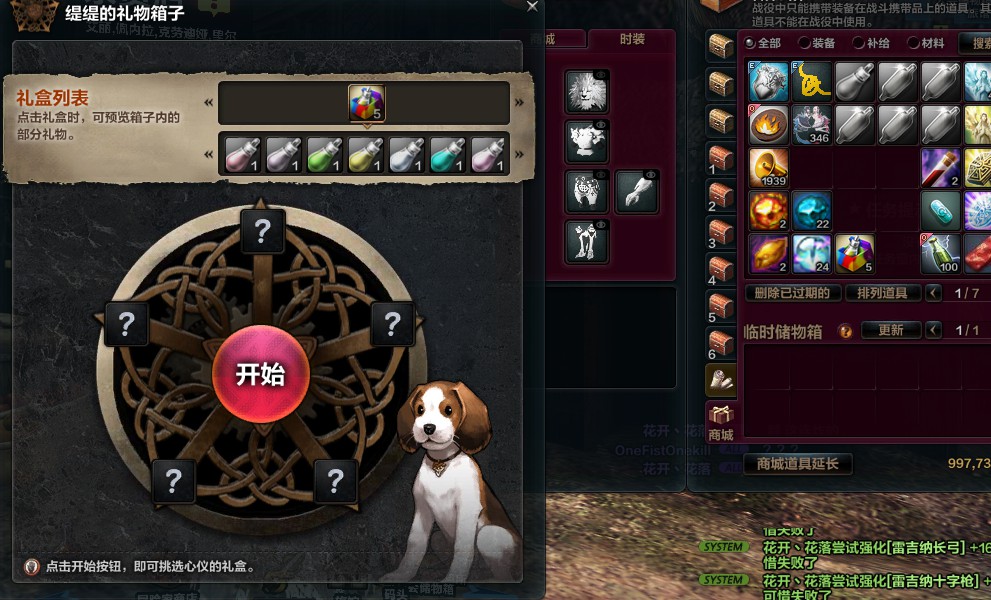
Task: Sort items with 排列道具 button
Action: pyautogui.click(x=882, y=293)
